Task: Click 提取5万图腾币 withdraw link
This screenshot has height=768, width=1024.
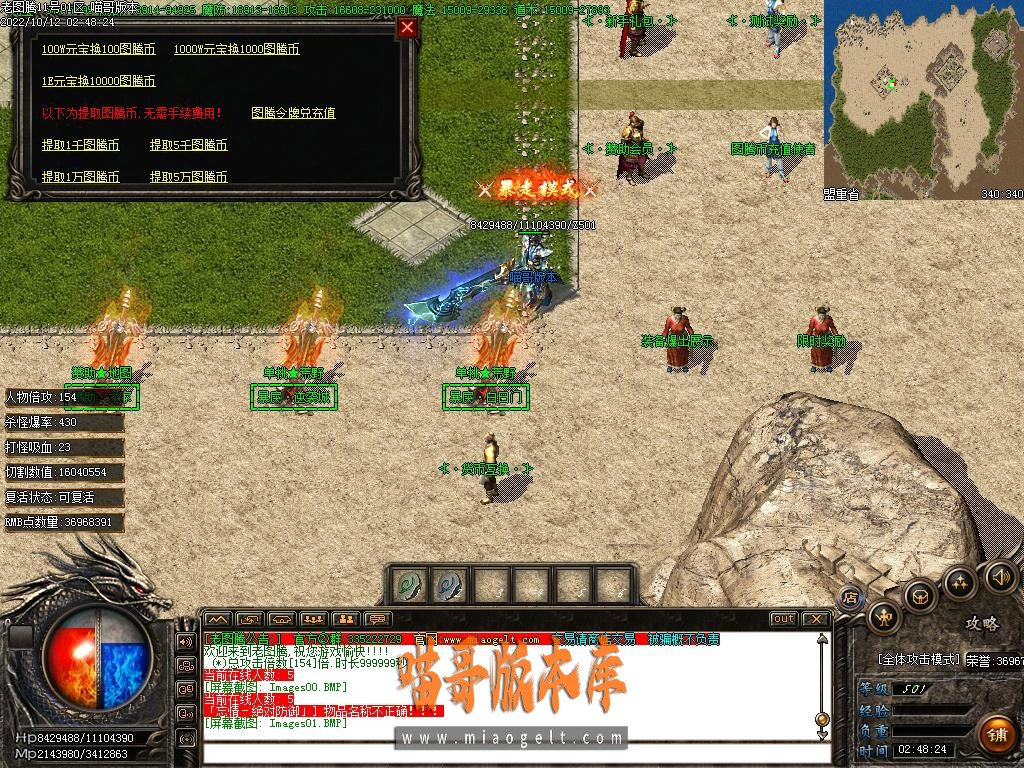Action: (x=188, y=177)
